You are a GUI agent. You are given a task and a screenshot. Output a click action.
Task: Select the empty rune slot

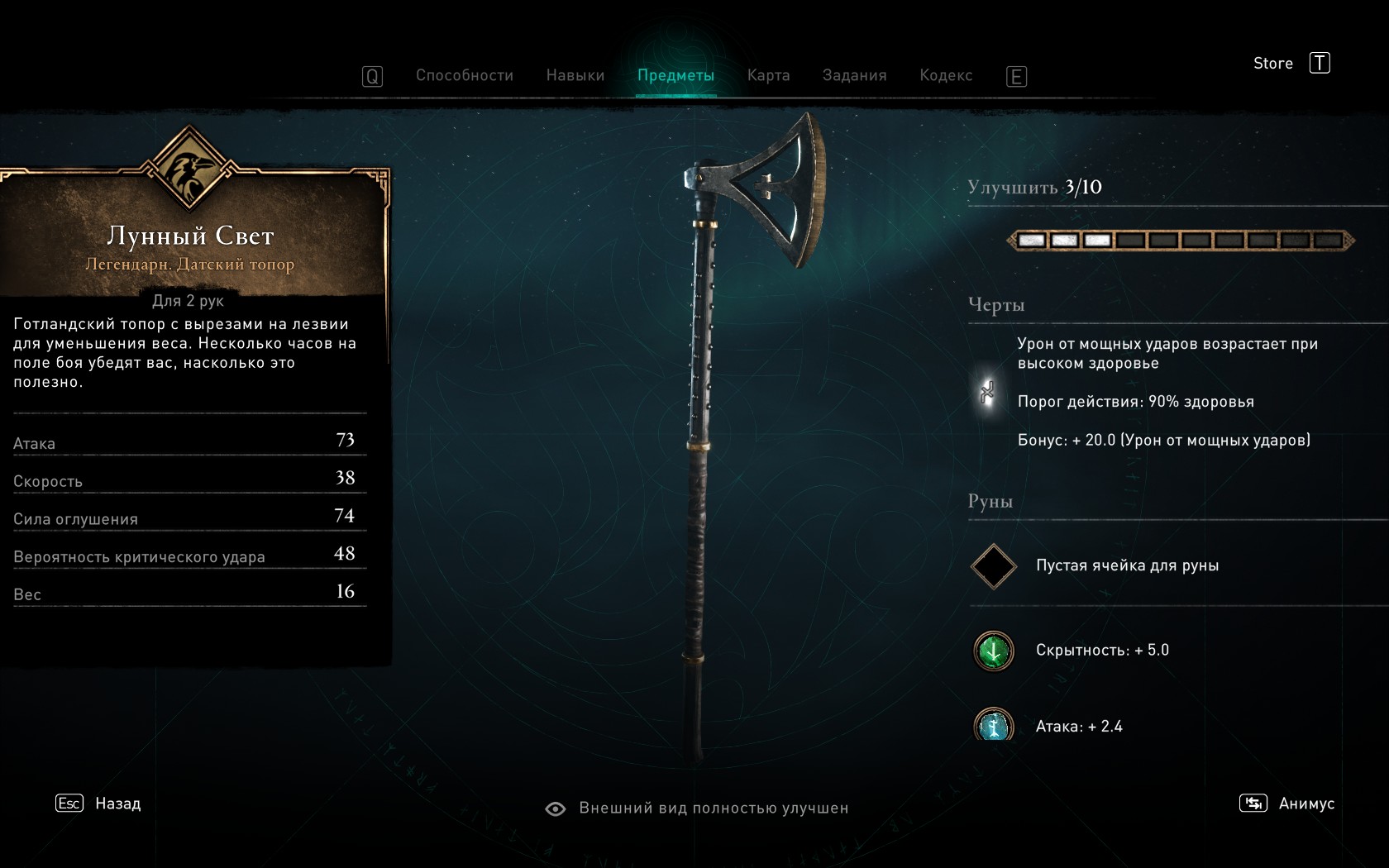coord(993,566)
